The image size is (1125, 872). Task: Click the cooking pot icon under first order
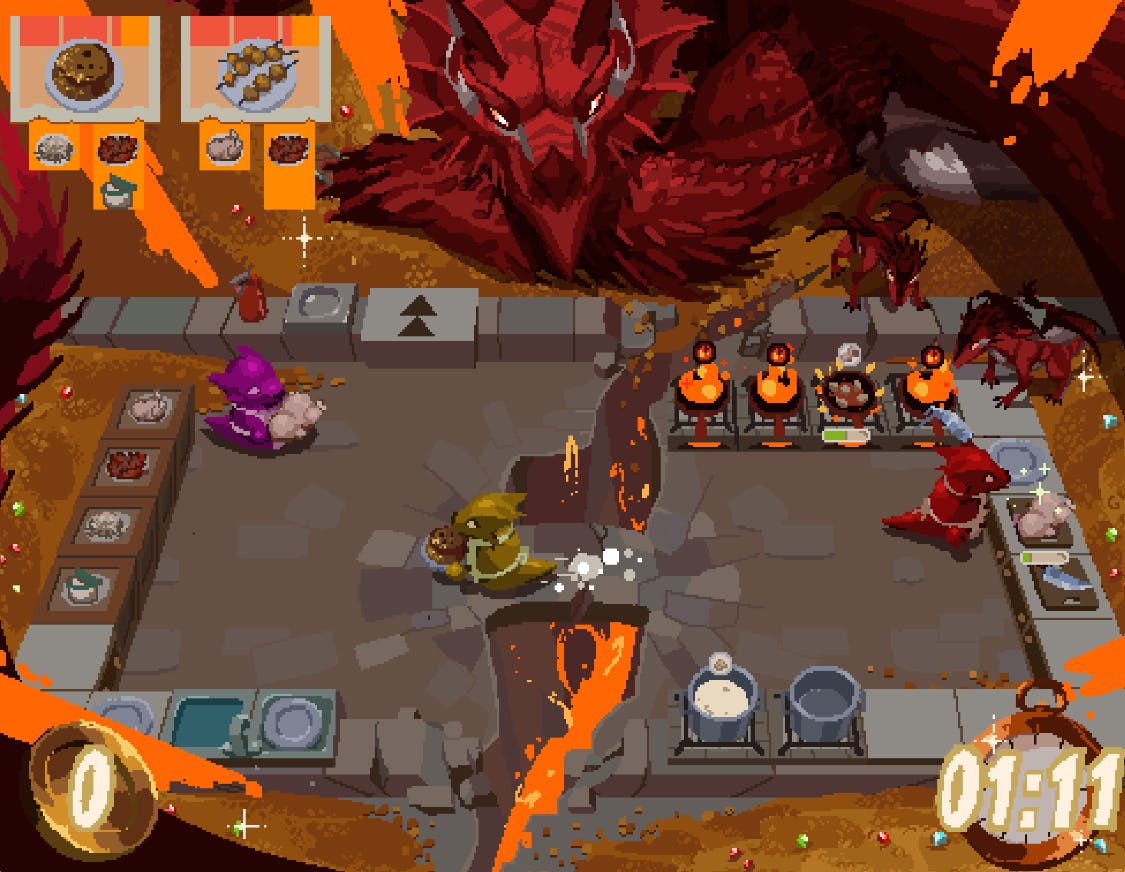(117, 190)
